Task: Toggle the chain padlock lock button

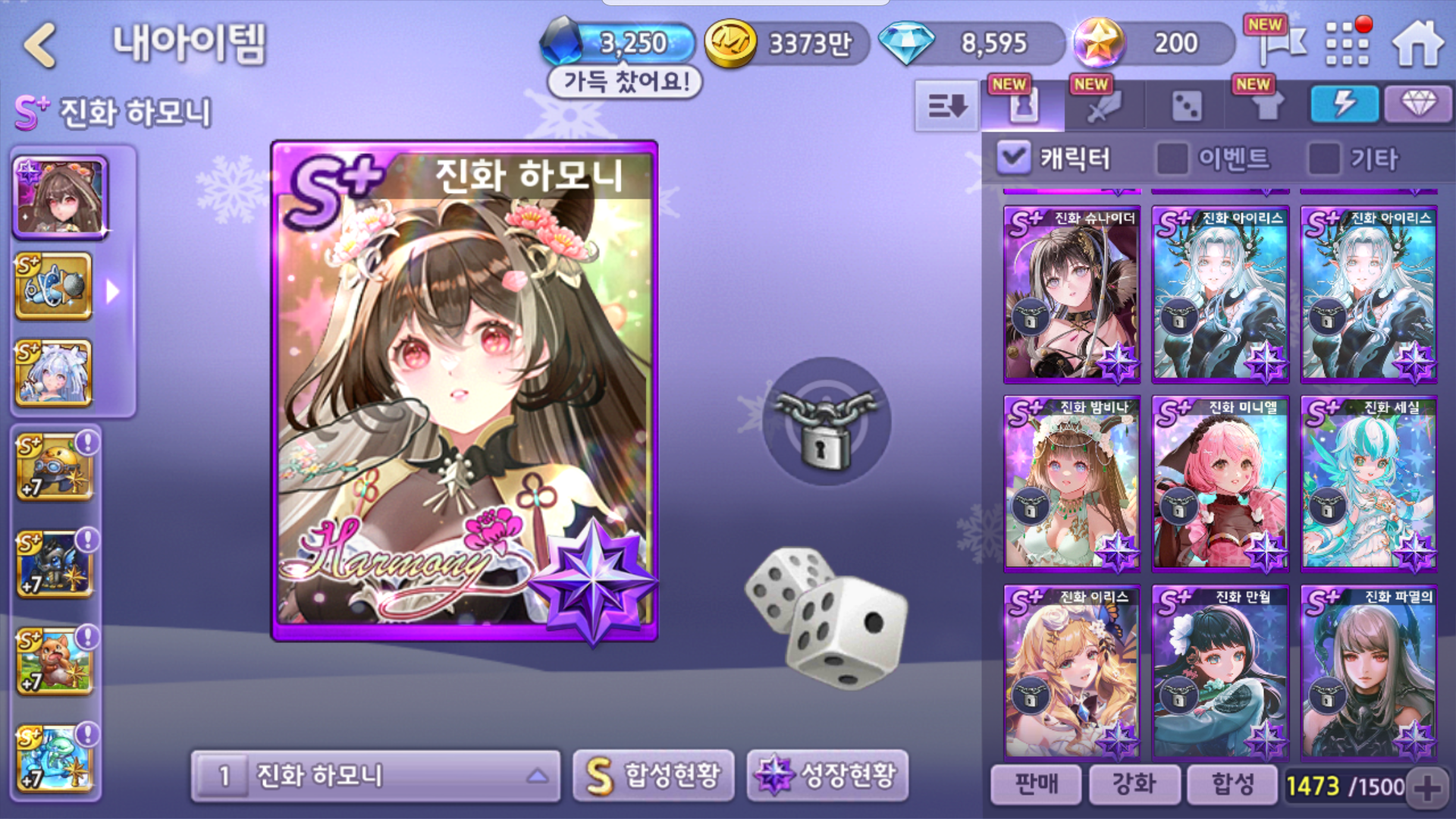Action: (x=826, y=422)
